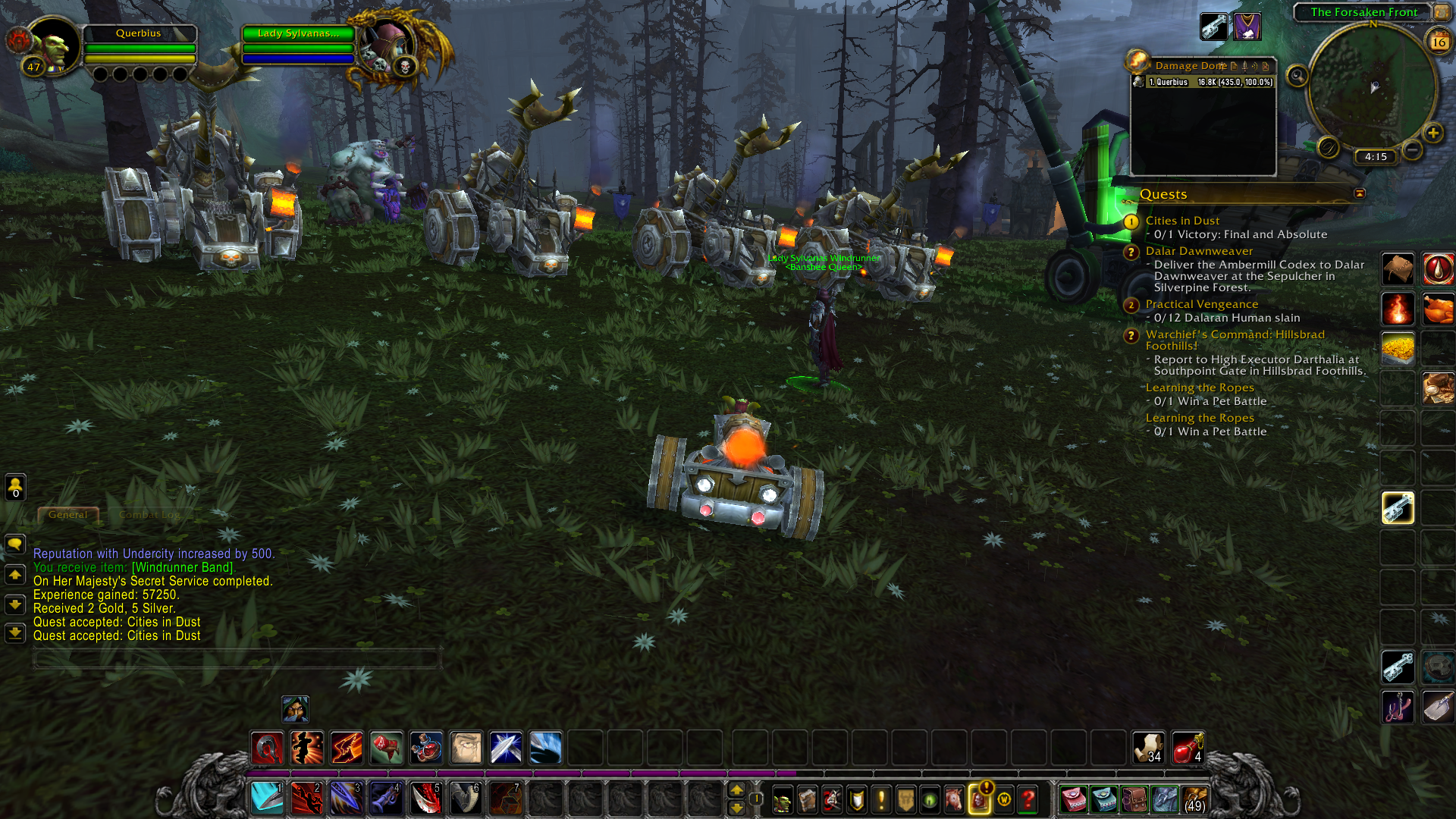The width and height of the screenshot is (1456, 819).
Task: Use the roasted chicken food item
Action: (1437, 309)
